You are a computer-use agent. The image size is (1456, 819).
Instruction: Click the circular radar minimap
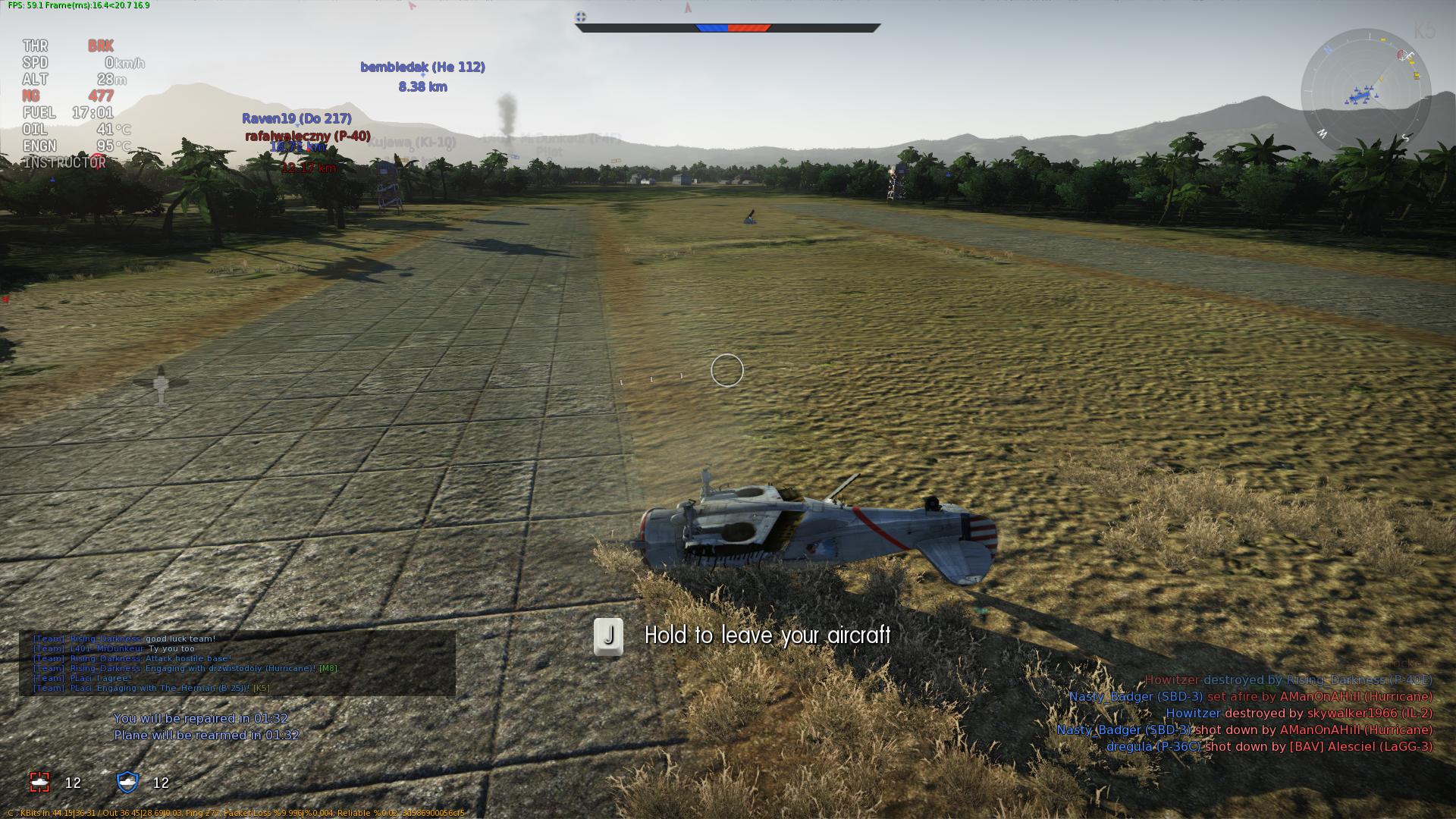pyautogui.click(x=1366, y=94)
